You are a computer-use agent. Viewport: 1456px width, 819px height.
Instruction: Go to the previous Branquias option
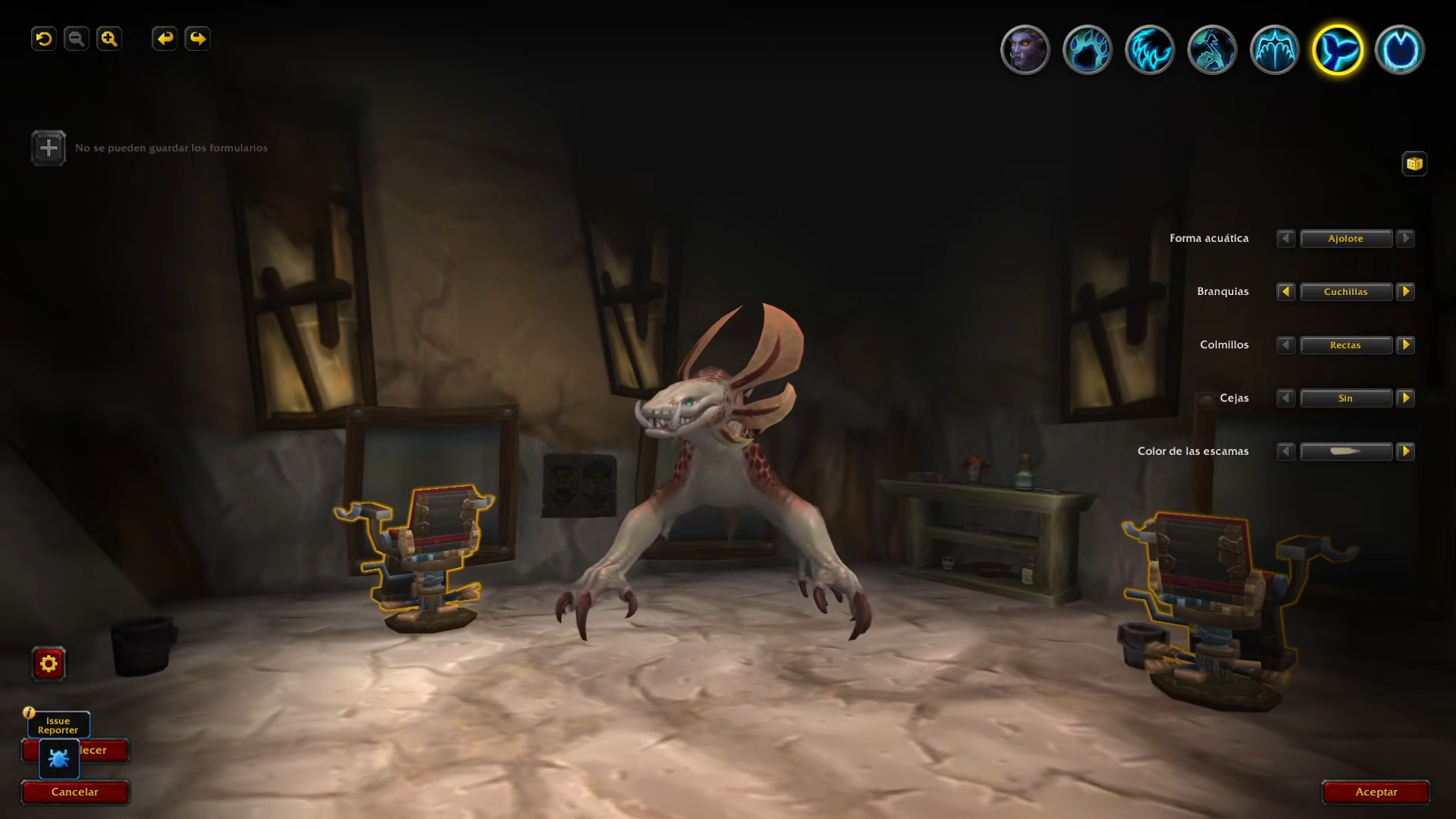pyautogui.click(x=1285, y=292)
